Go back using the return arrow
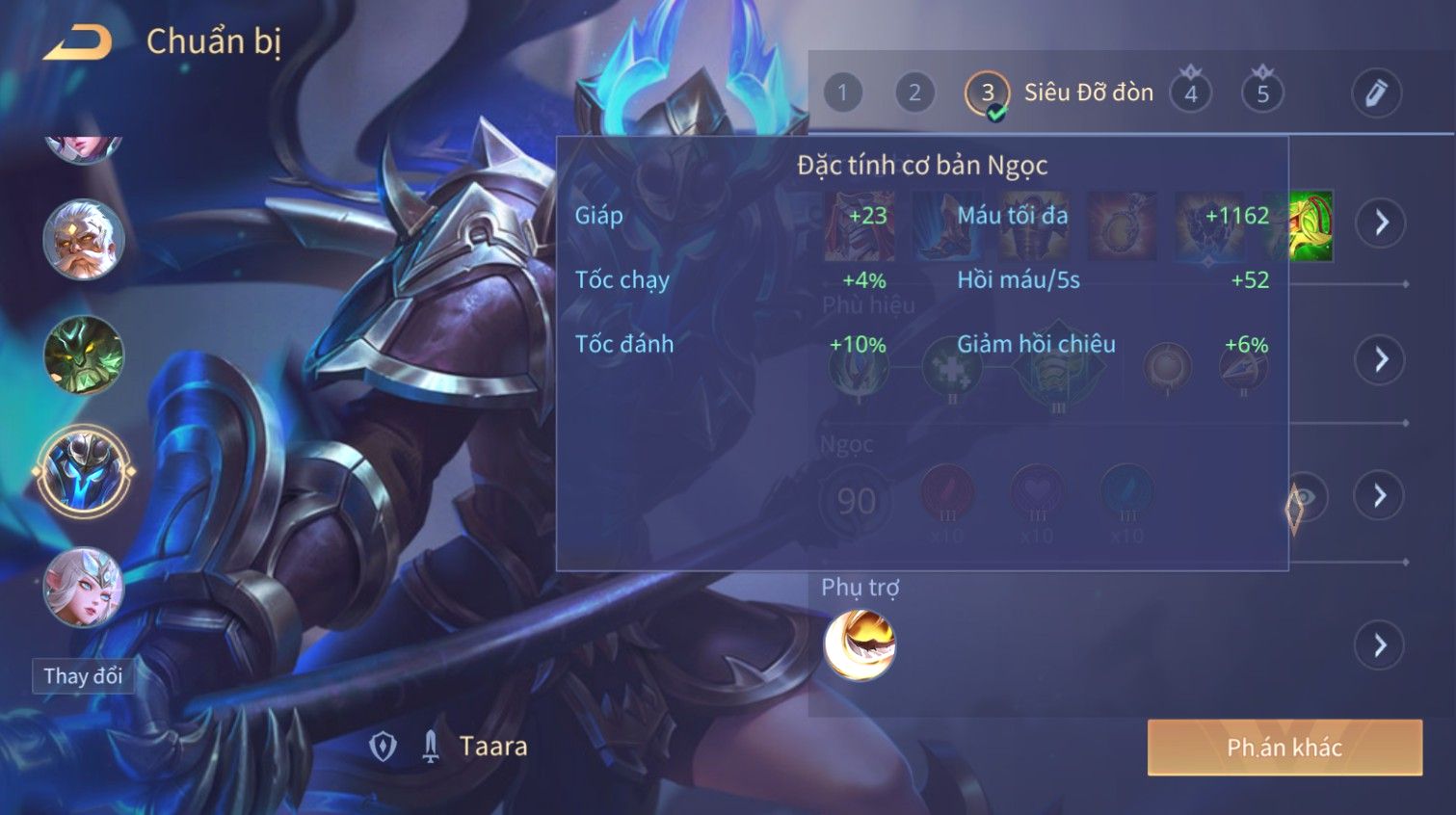Viewport: 1456px width, 815px height. (79, 43)
